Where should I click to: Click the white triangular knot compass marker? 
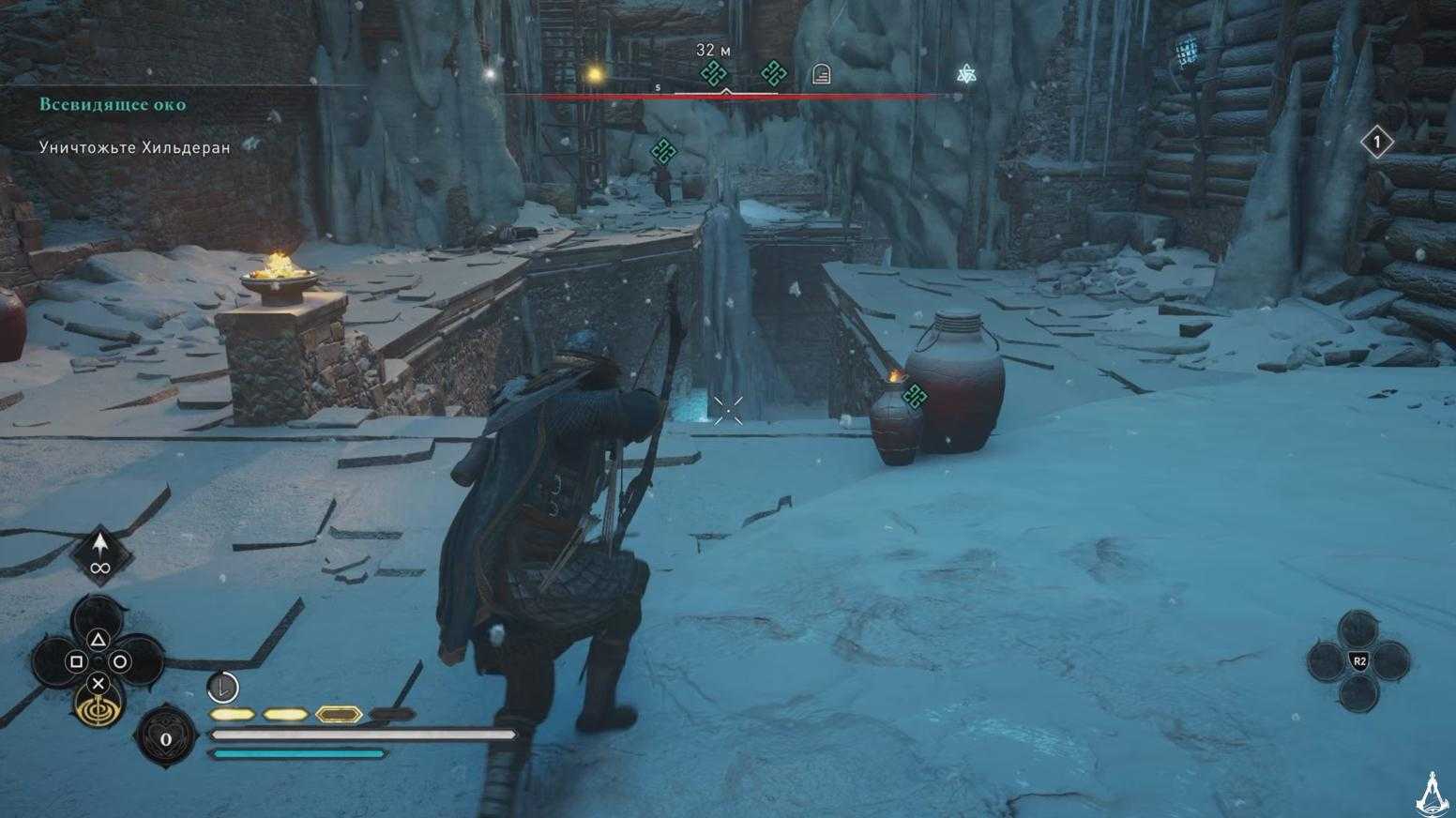(966, 74)
